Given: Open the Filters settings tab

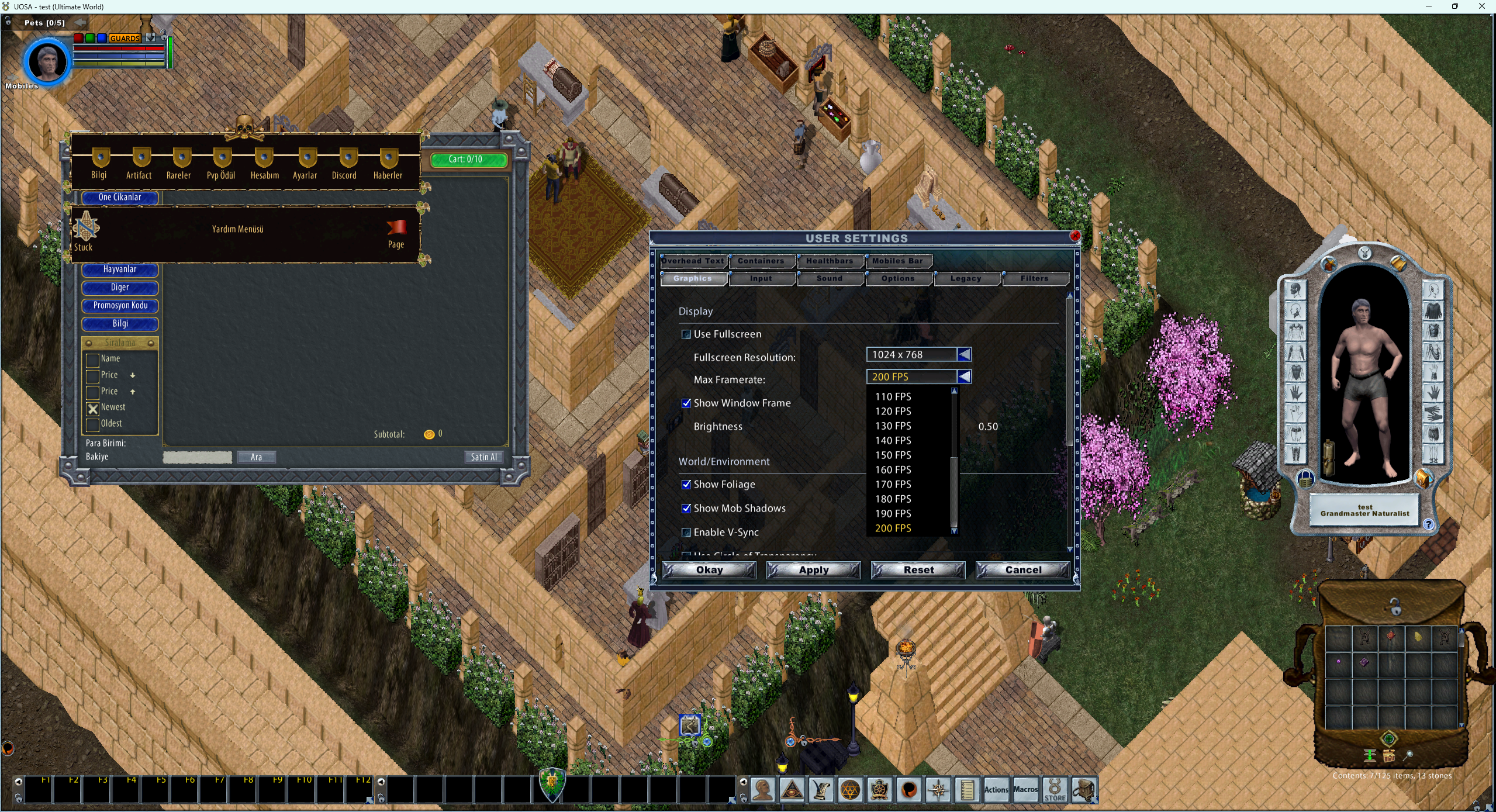Looking at the screenshot, I should tap(1034, 279).
